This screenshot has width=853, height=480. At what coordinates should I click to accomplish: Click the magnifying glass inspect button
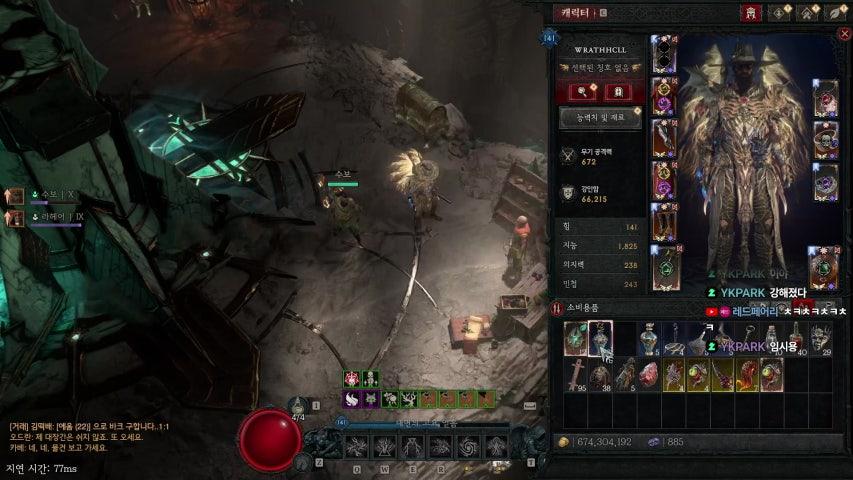click(x=584, y=92)
